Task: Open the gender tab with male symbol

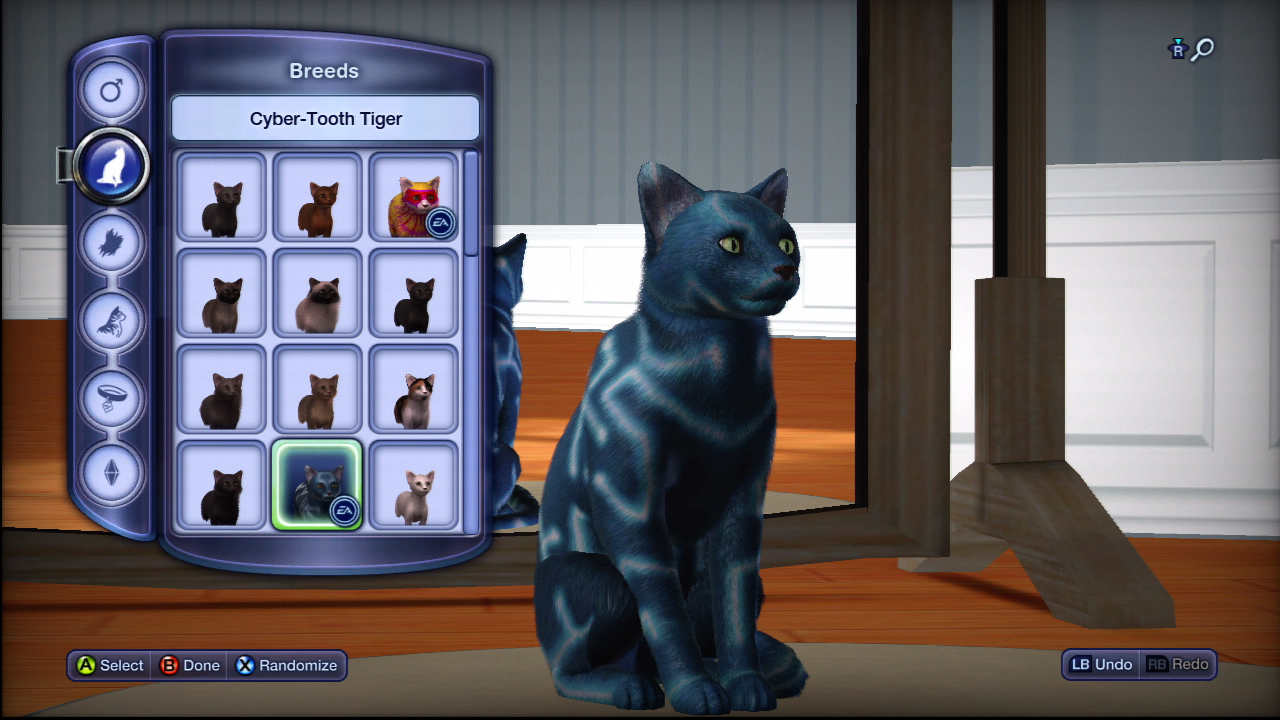Action: pos(111,92)
